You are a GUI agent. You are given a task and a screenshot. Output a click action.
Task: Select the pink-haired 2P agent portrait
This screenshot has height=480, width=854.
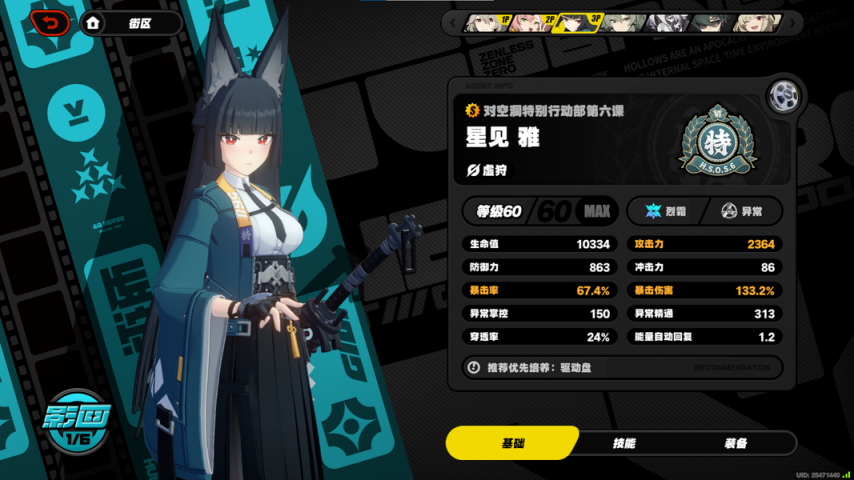532,22
